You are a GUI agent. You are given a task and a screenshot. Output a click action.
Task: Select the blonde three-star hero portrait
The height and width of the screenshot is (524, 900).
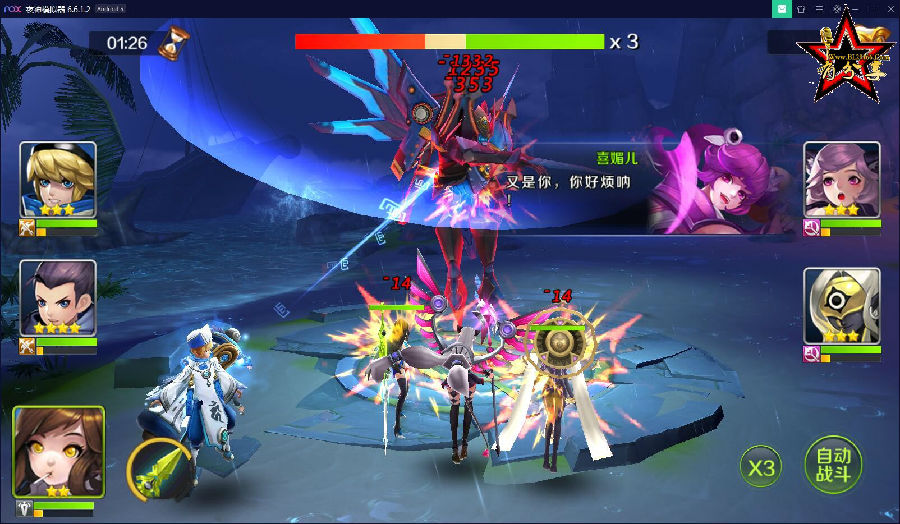[58, 180]
